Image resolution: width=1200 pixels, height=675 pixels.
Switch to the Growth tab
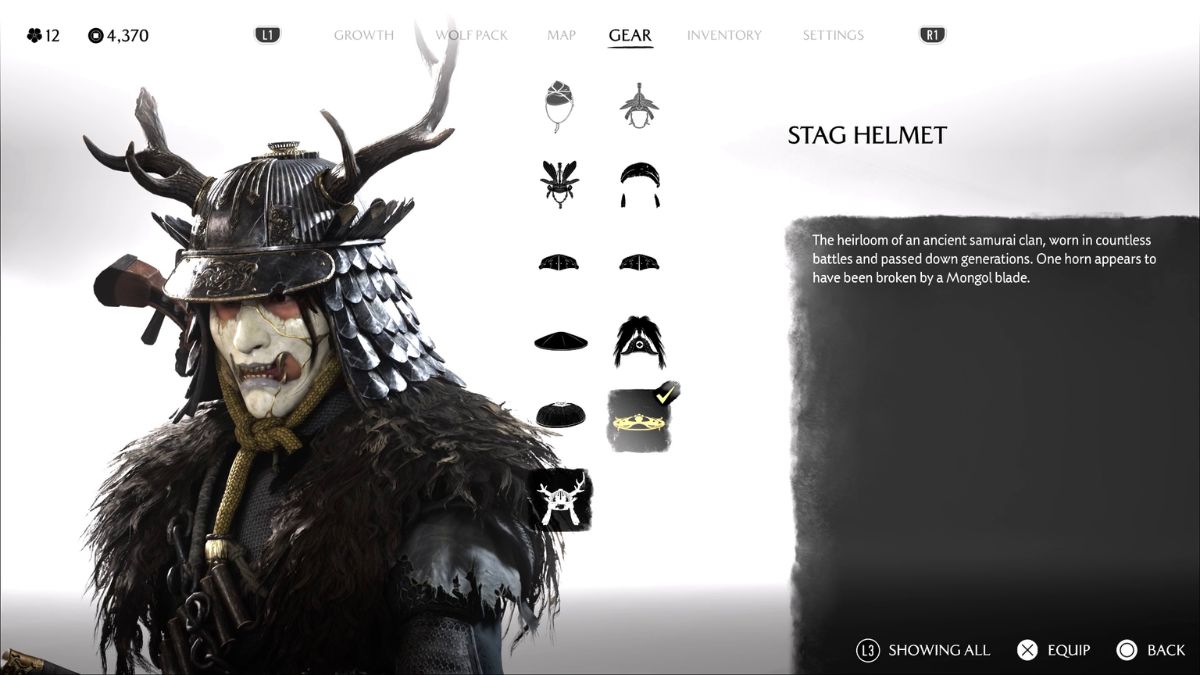tap(366, 35)
